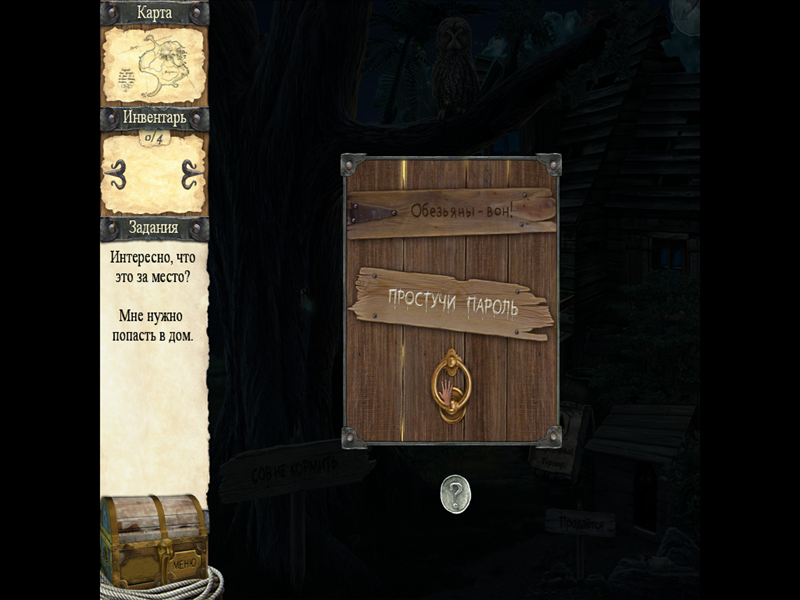Viewport: 800px width, 600px height.
Task: Open the Задания tasks header
Action: pos(154,228)
